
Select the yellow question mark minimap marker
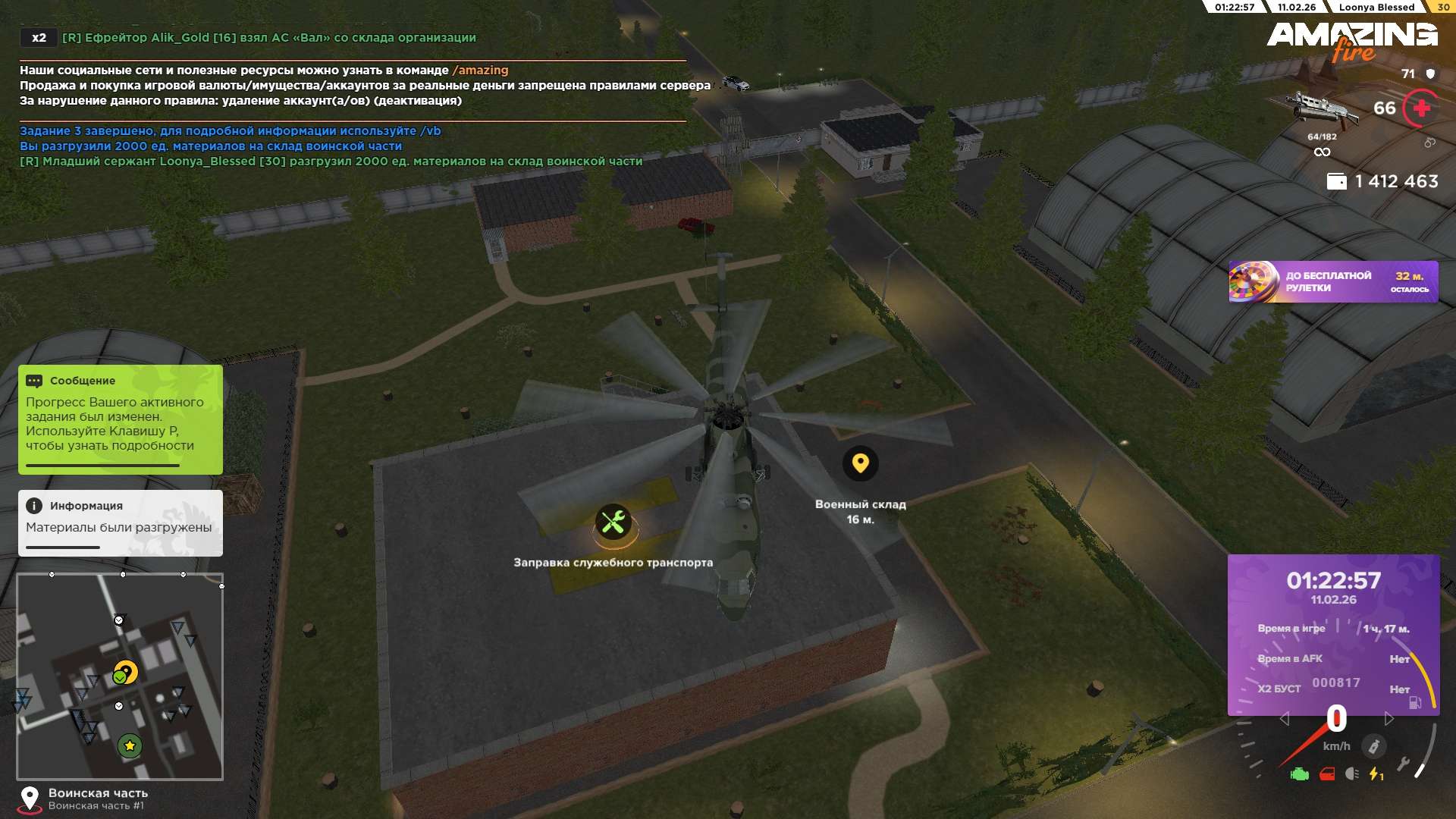(127, 672)
